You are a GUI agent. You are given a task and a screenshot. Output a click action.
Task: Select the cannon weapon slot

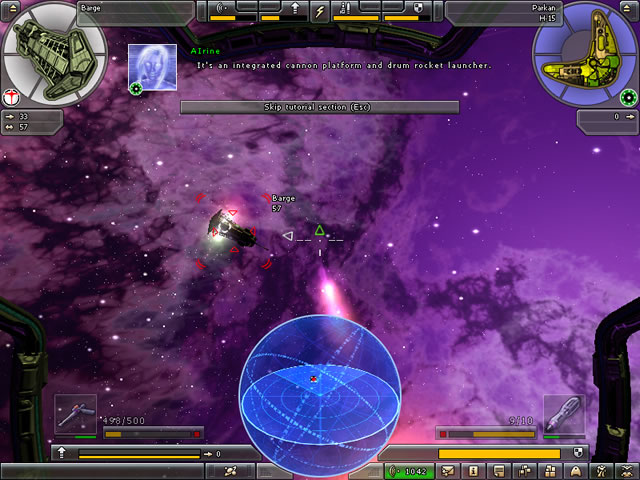pos(76,414)
